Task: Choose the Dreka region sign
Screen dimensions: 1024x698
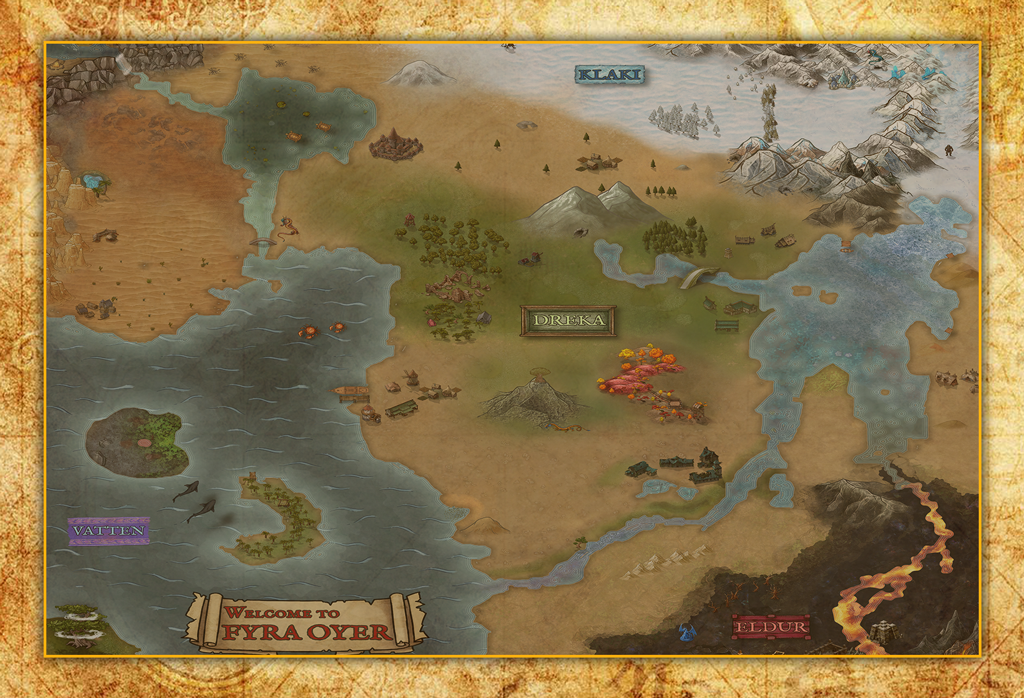Action: (x=568, y=320)
